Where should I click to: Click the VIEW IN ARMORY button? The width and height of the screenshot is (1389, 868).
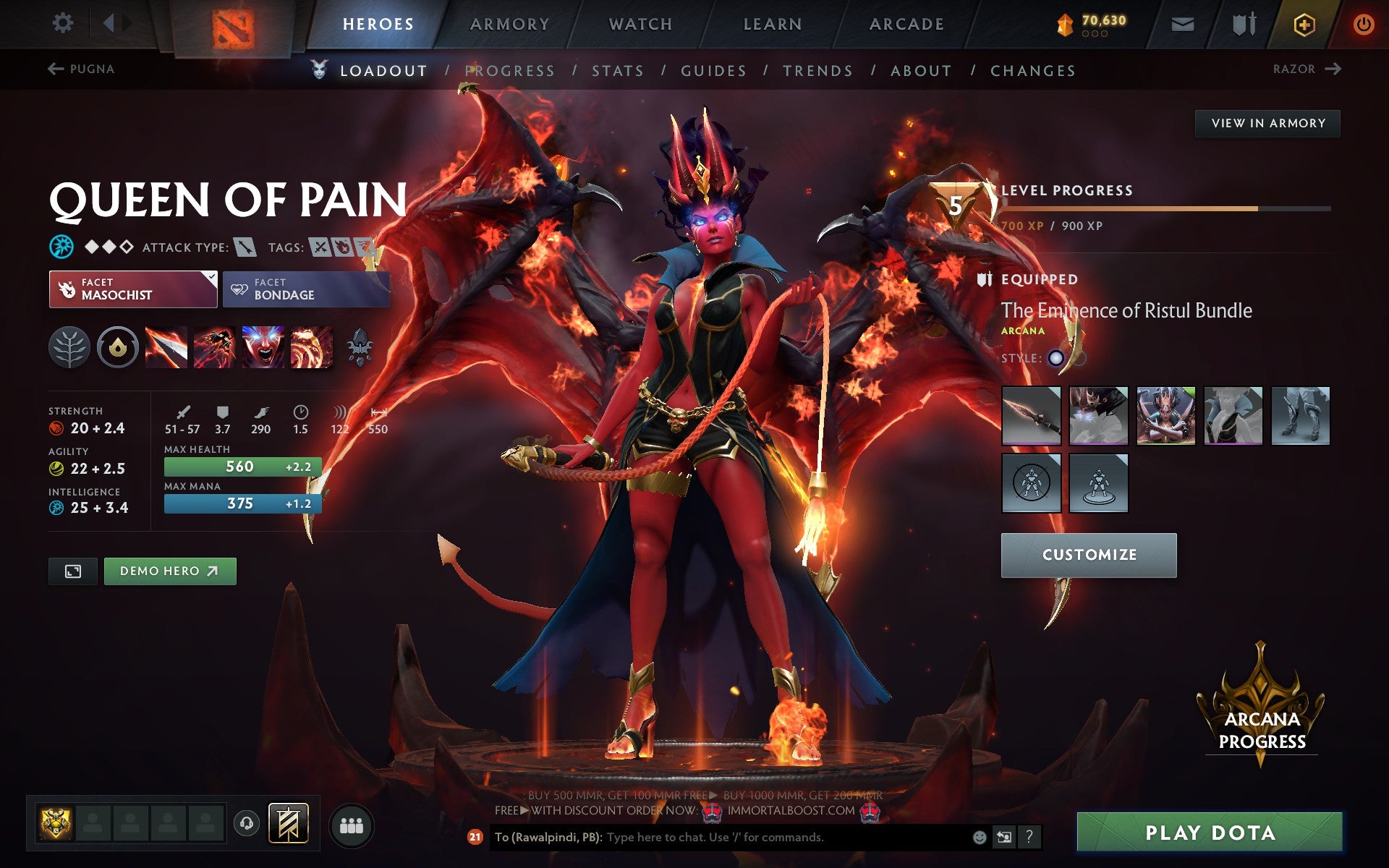[1267, 123]
